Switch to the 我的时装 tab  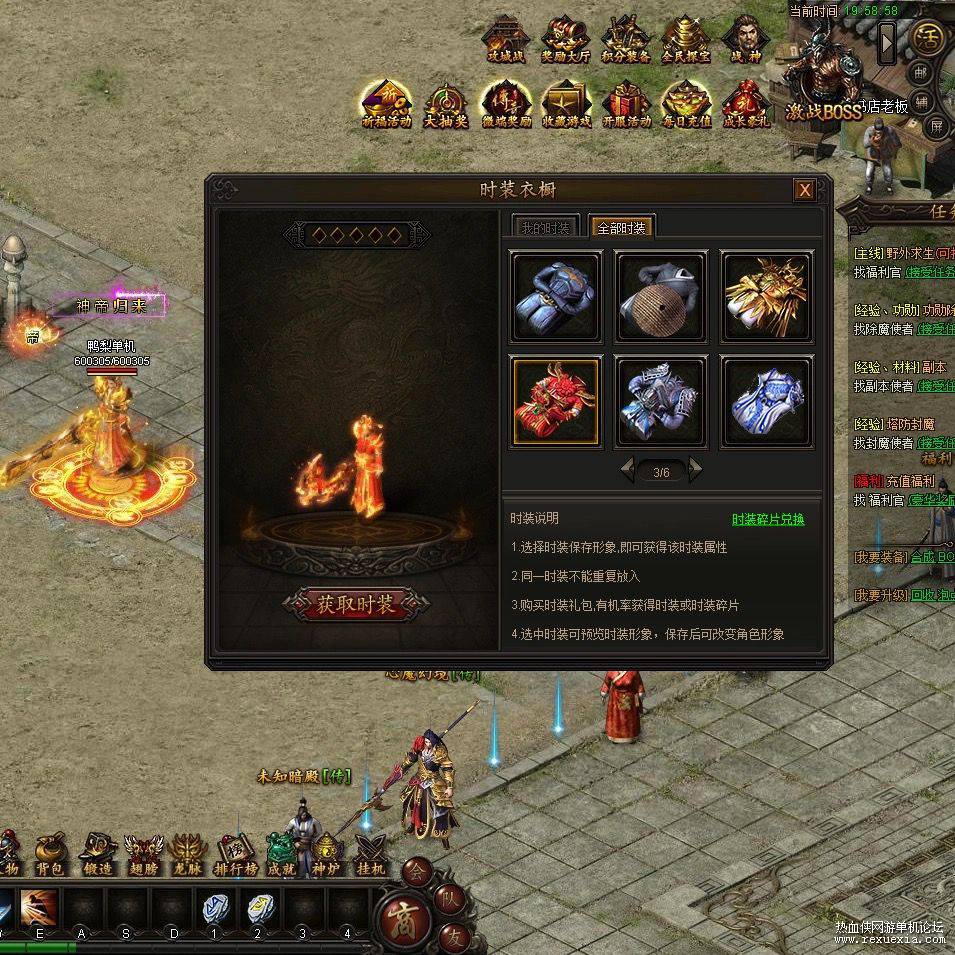(545, 228)
